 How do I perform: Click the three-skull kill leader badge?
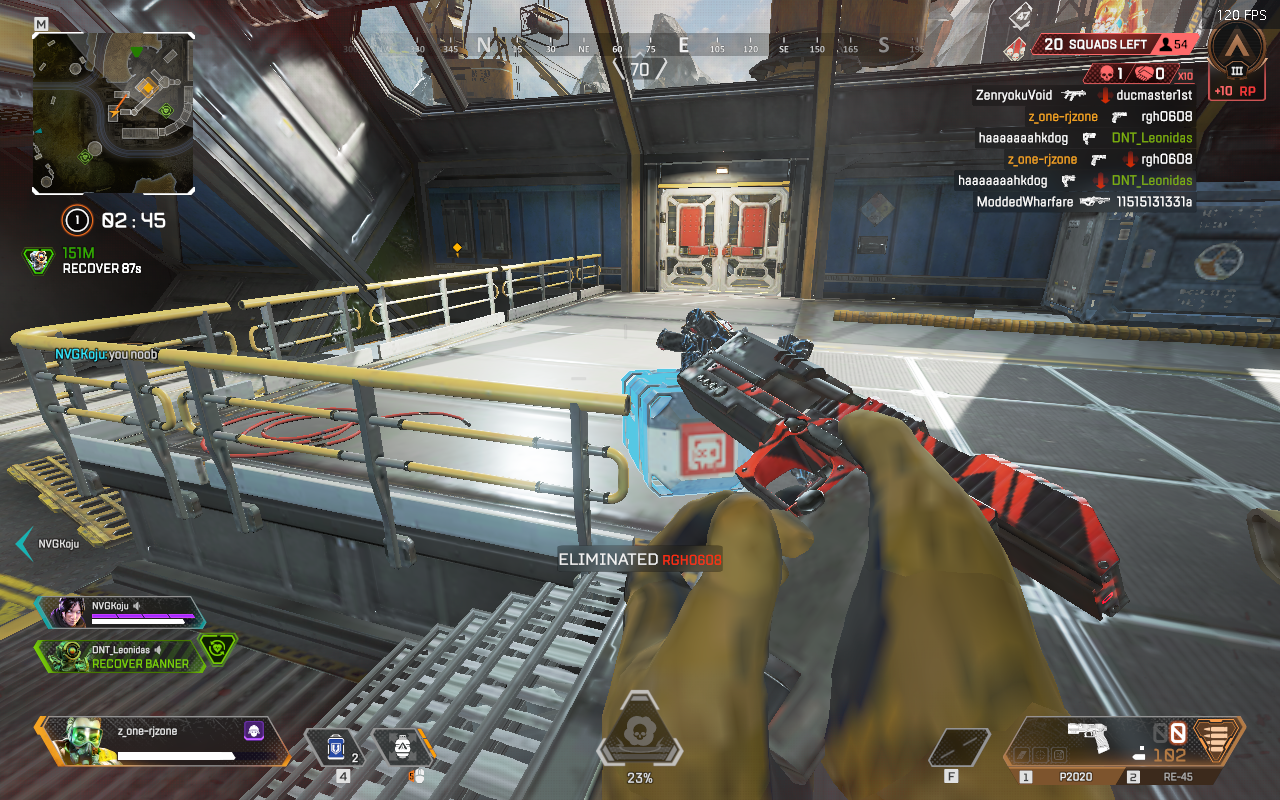1014,47
